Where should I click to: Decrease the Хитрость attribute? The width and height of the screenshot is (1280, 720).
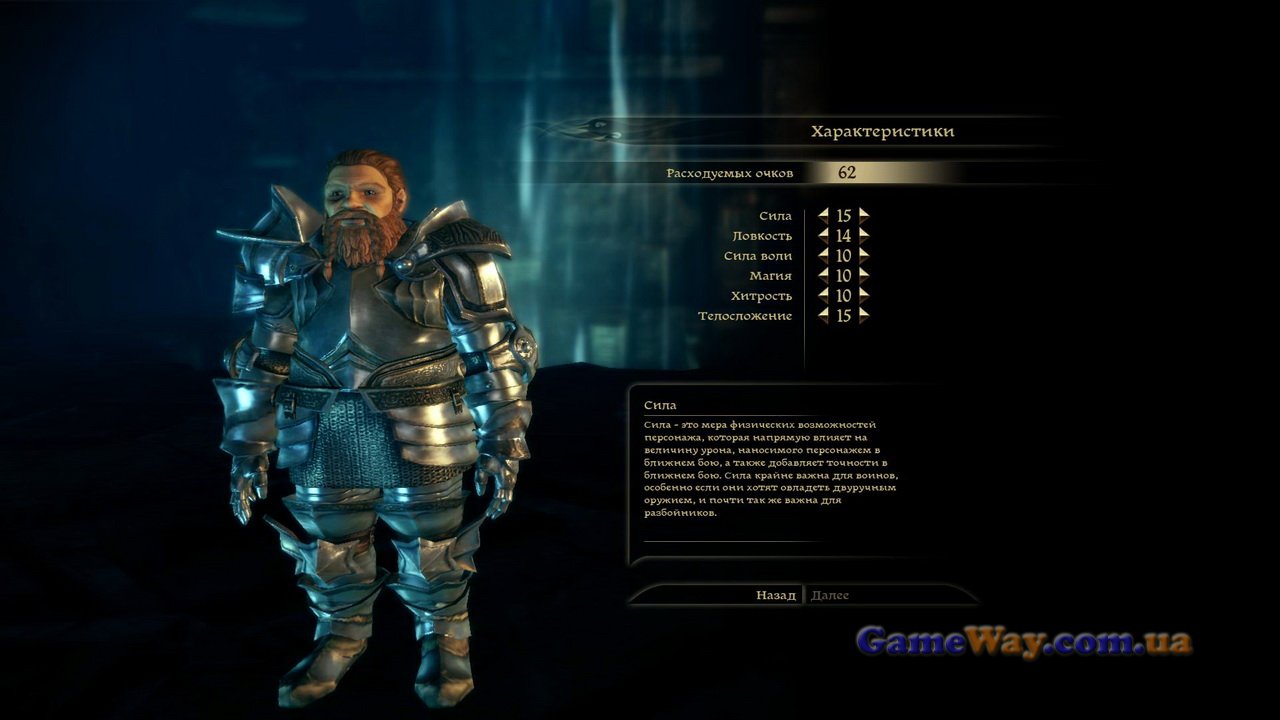(823, 295)
